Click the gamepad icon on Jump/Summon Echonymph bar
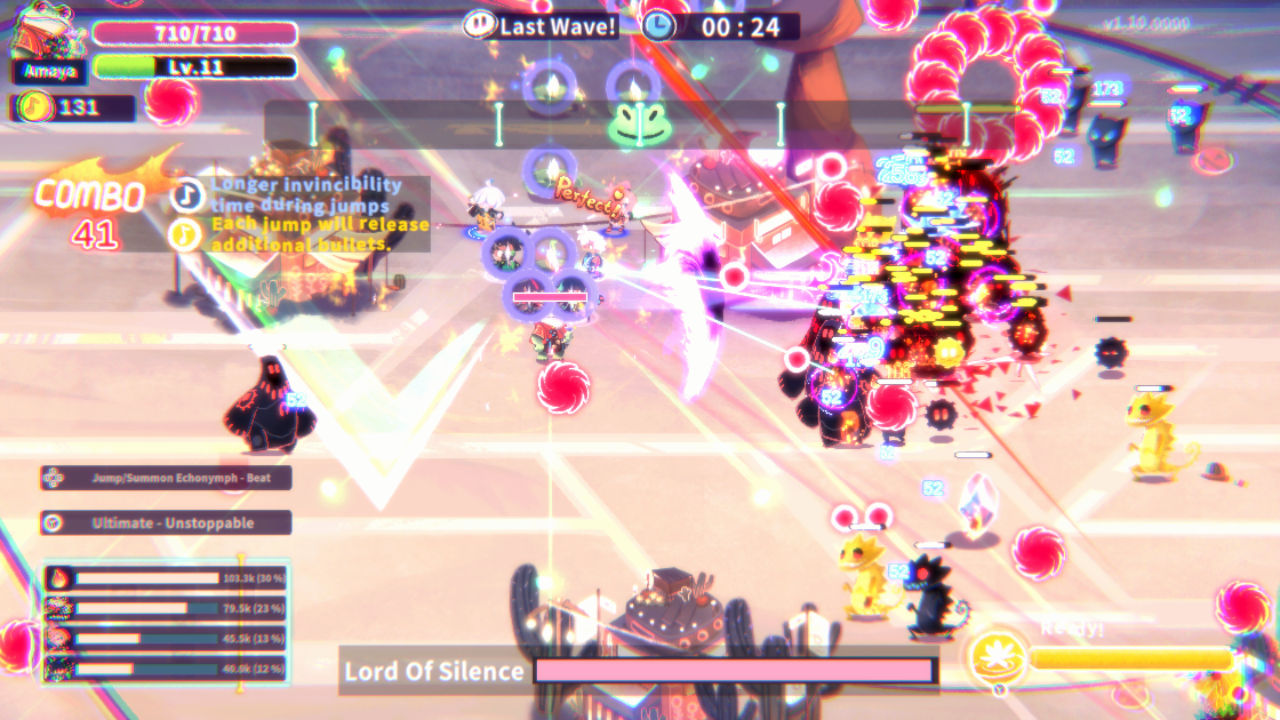1280x720 pixels. [51, 478]
